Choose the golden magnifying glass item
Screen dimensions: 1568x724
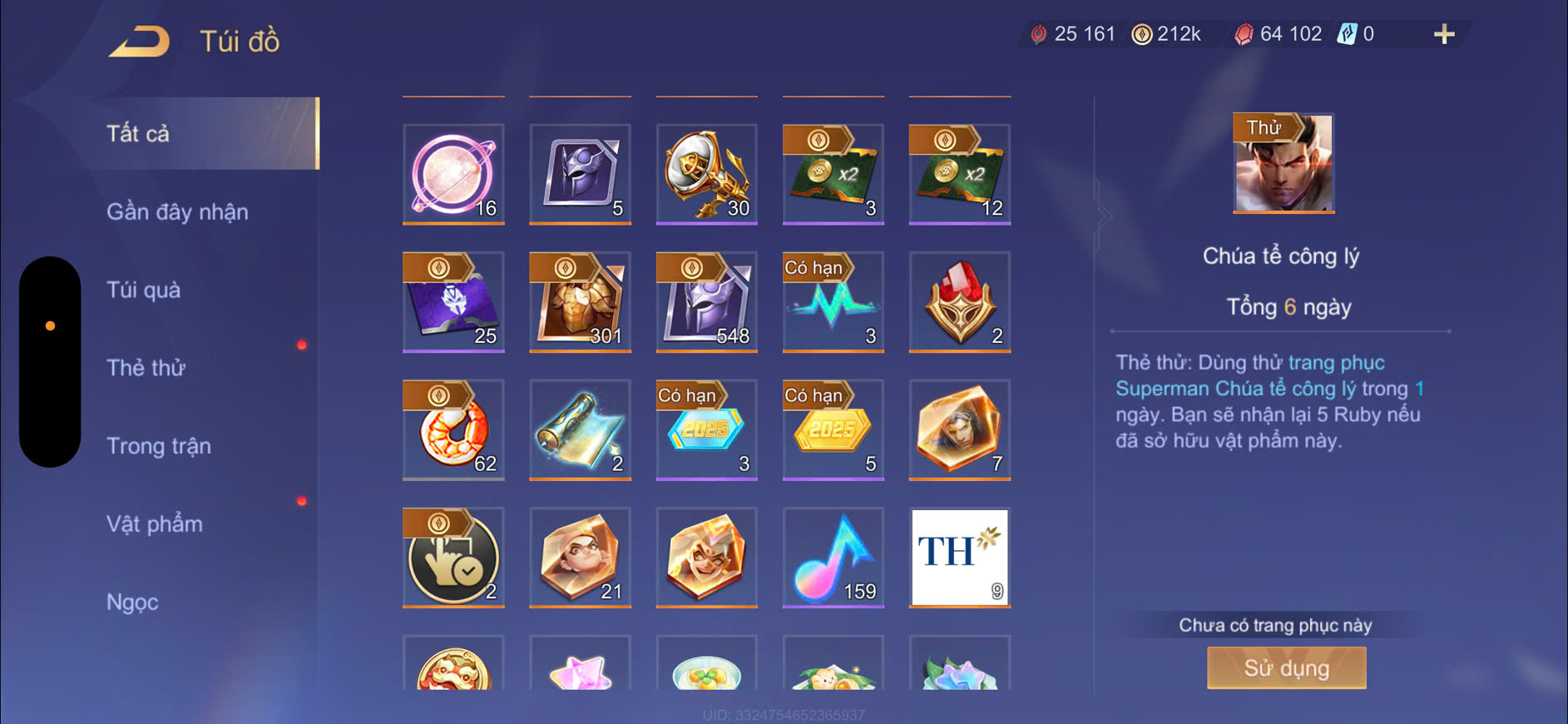pyautogui.click(x=706, y=174)
